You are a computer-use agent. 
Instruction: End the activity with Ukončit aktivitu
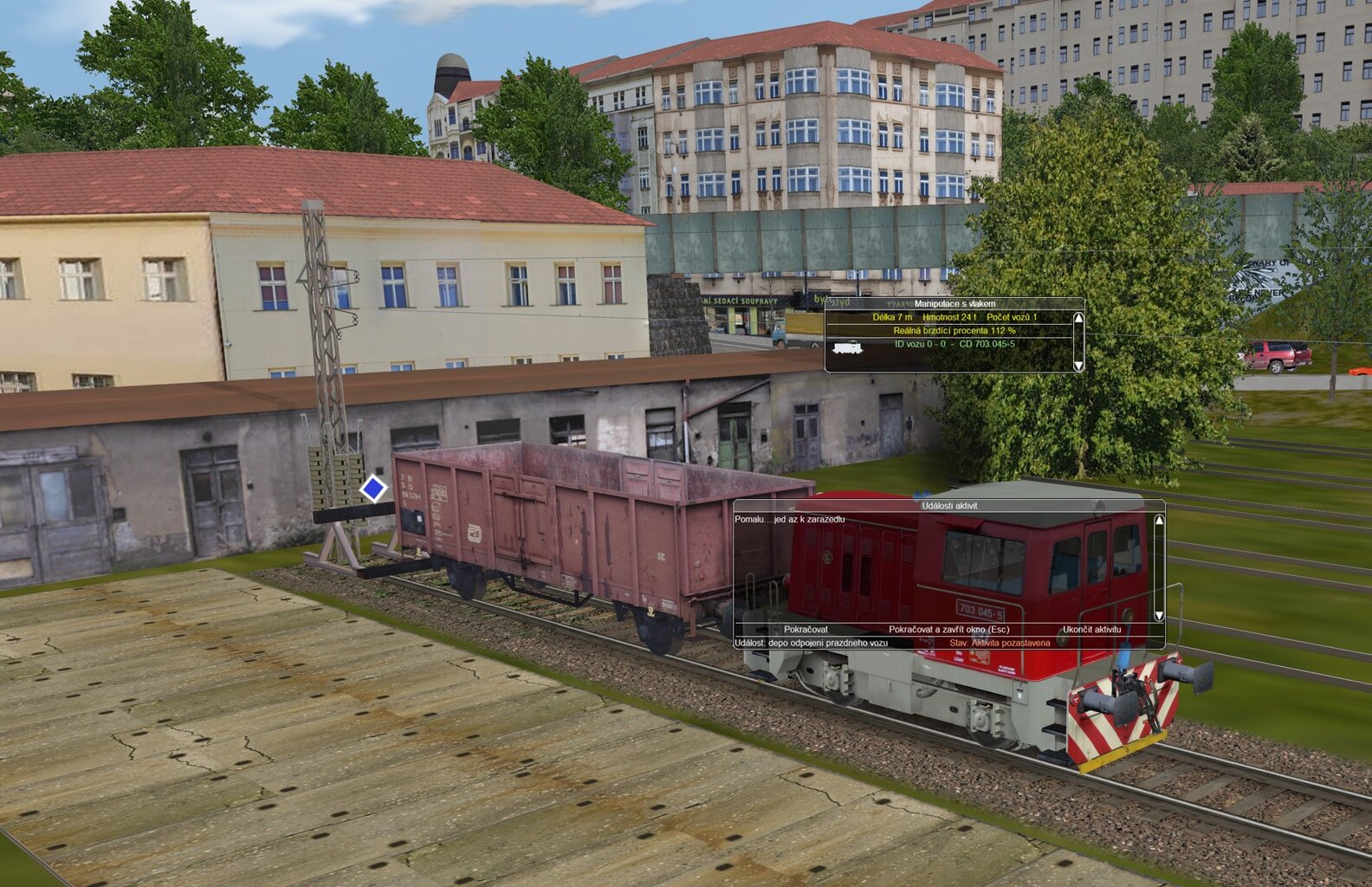1091,630
